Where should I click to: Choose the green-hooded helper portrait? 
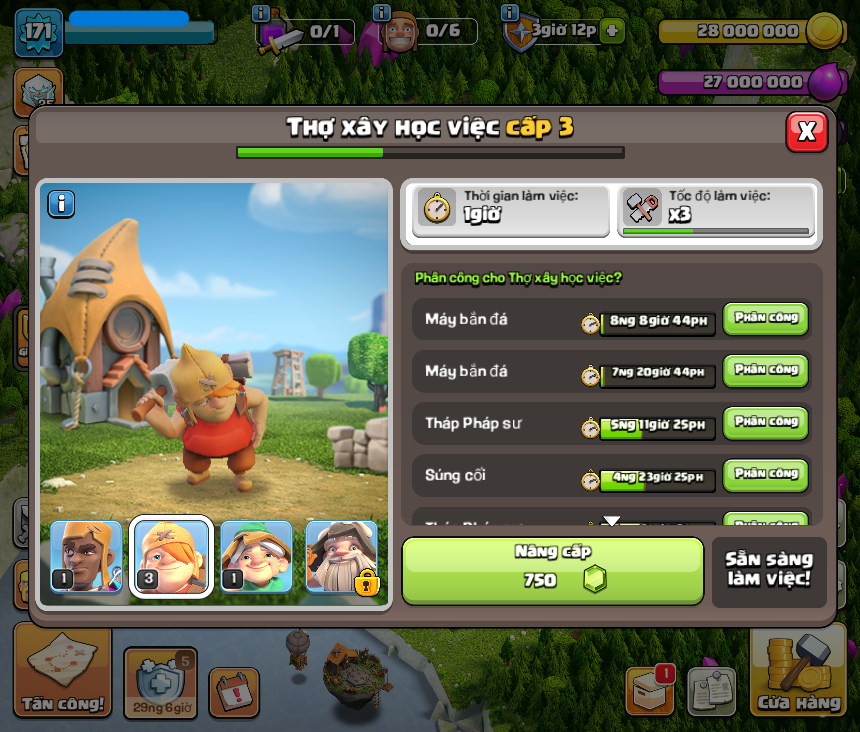(256, 557)
